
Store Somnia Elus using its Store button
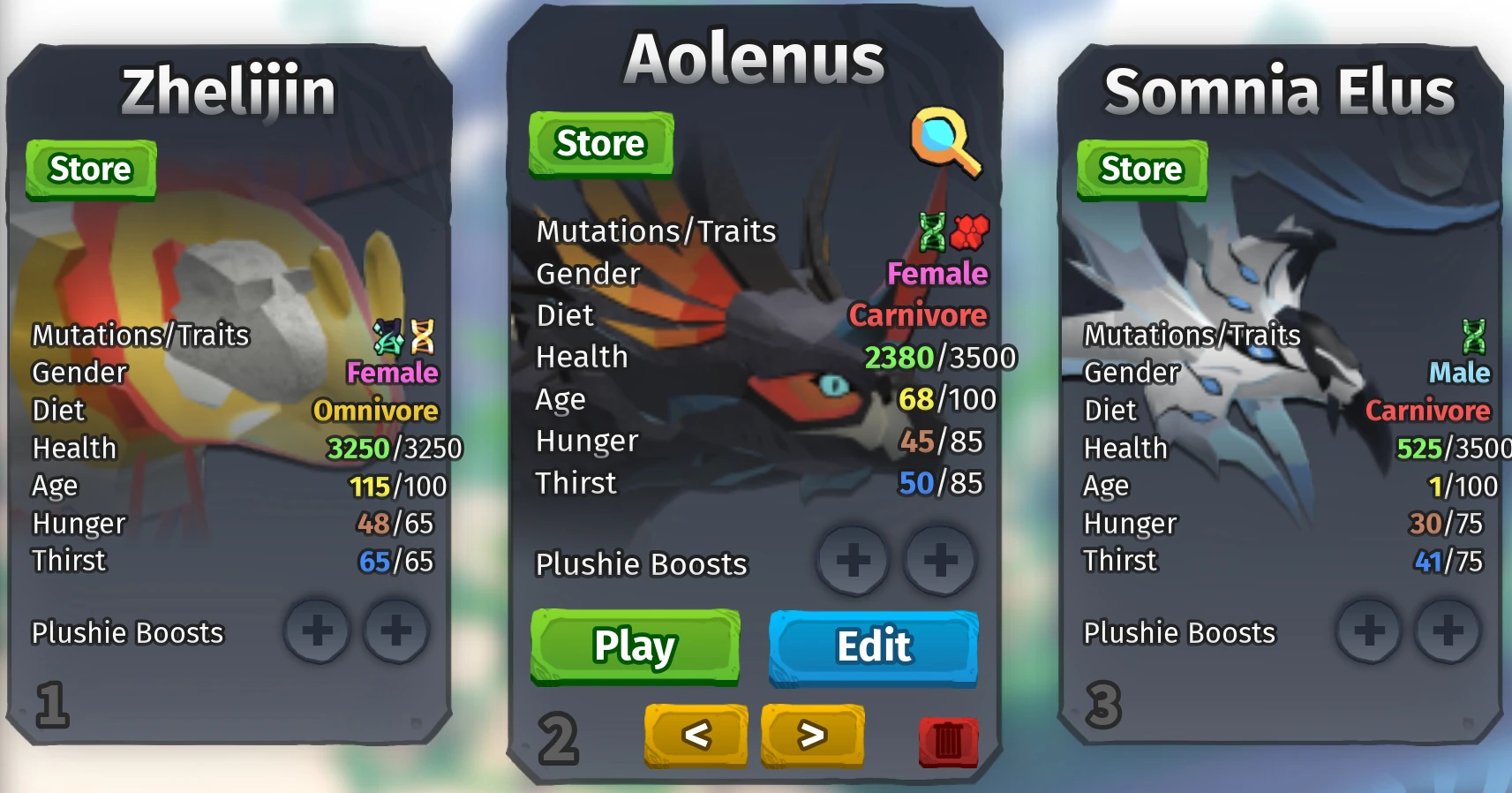pyautogui.click(x=1141, y=169)
